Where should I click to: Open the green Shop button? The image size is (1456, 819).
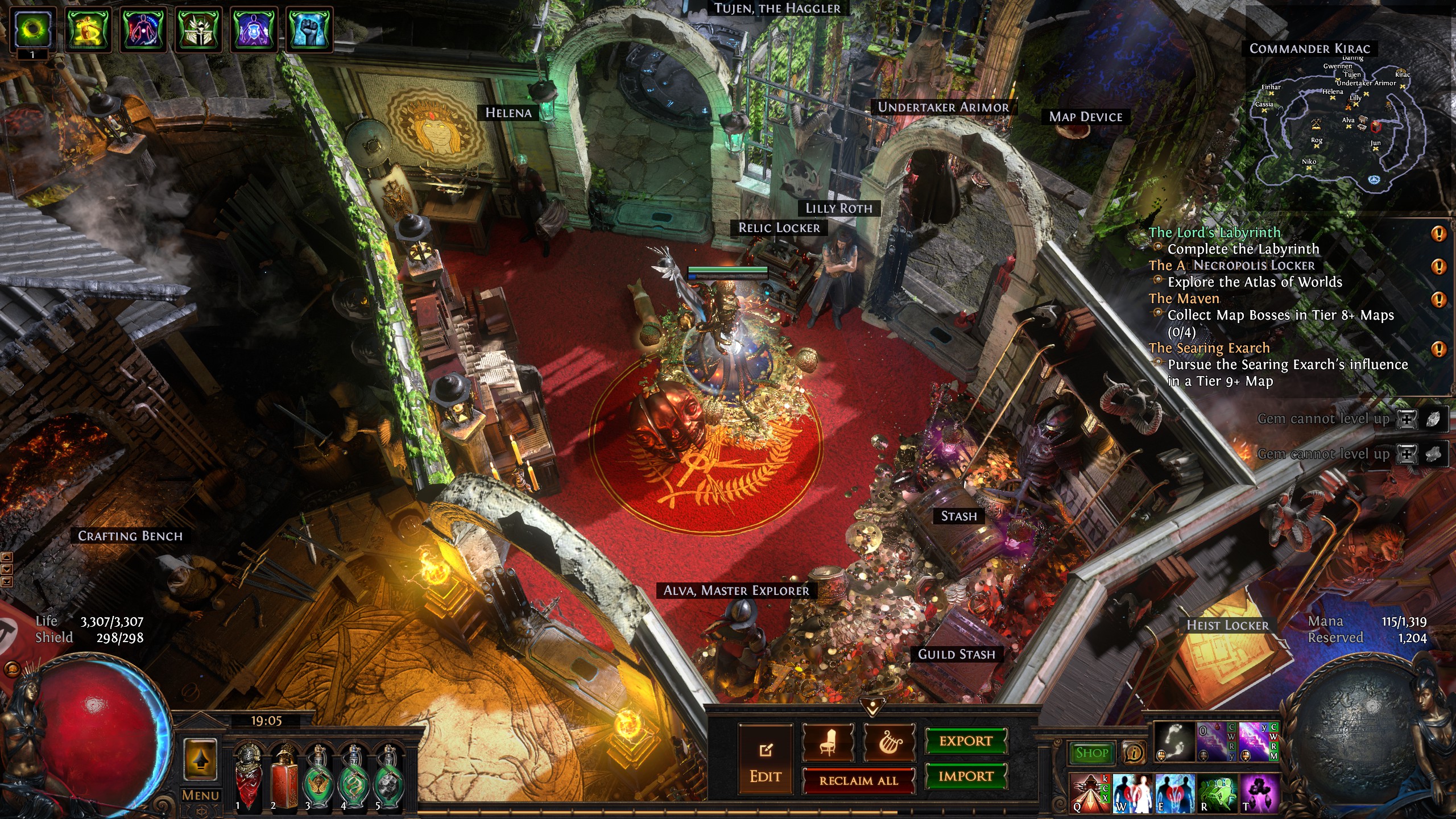(x=1091, y=753)
